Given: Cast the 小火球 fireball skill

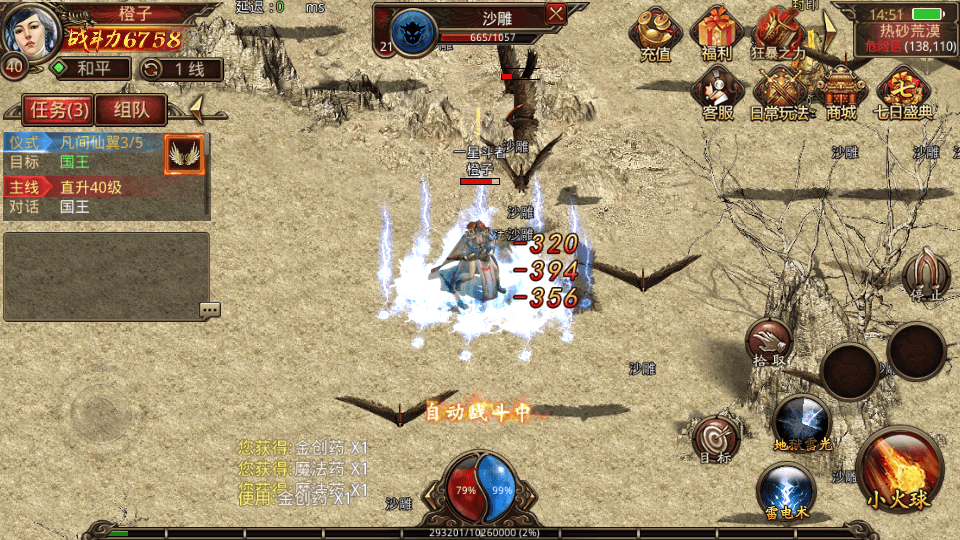Looking at the screenshot, I should pos(899,472).
